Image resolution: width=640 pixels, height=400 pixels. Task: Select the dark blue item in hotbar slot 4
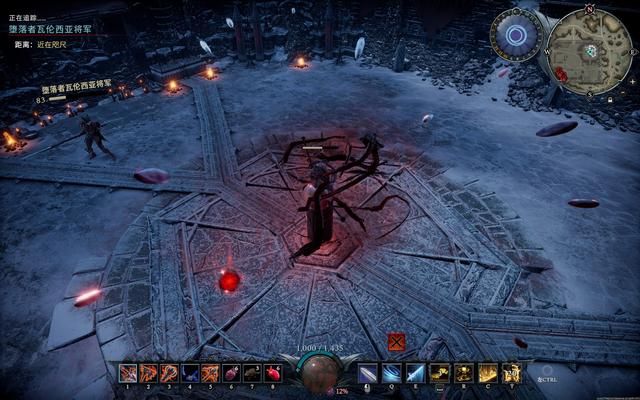click(x=189, y=373)
